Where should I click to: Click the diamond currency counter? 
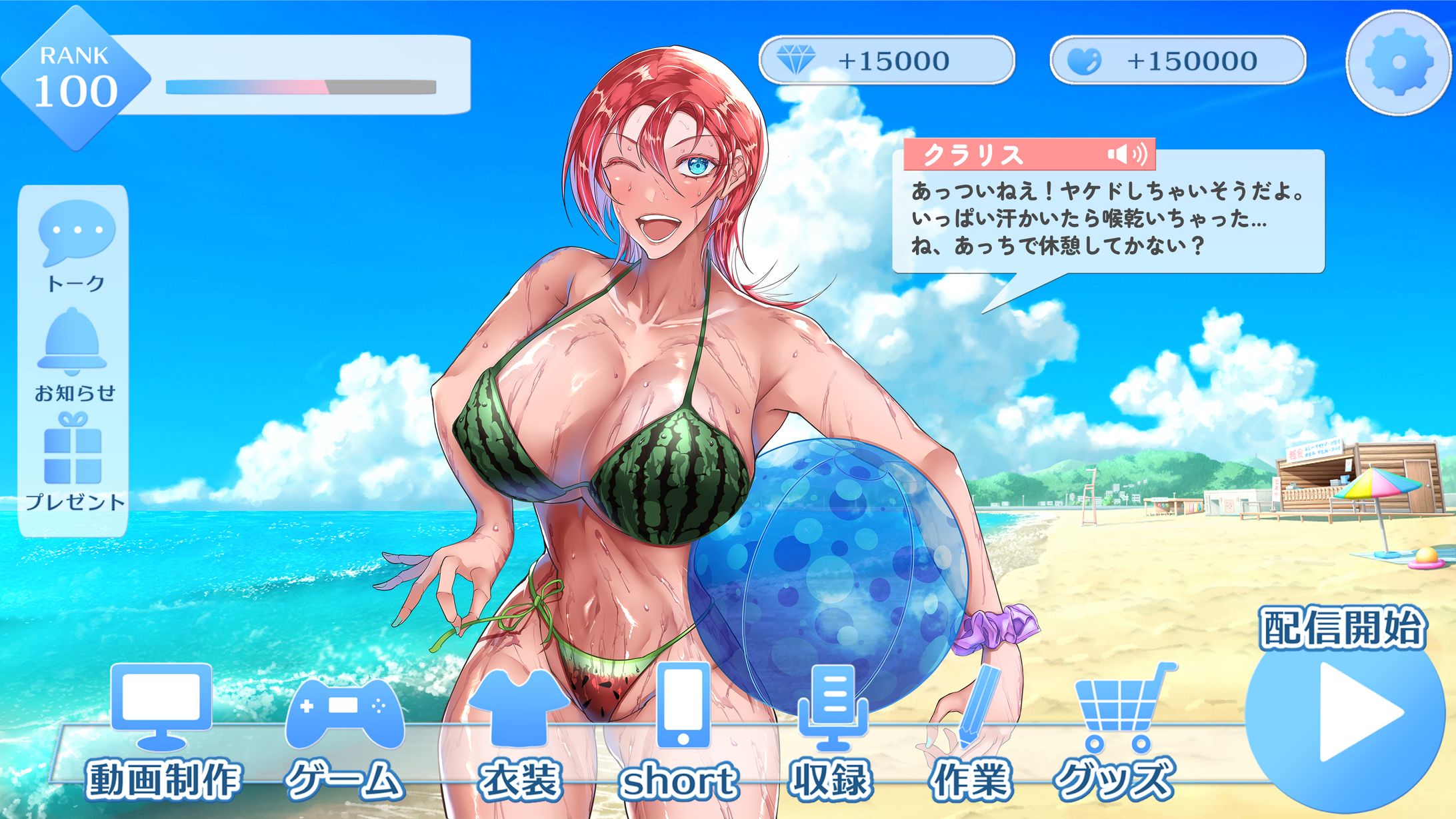coord(886,61)
